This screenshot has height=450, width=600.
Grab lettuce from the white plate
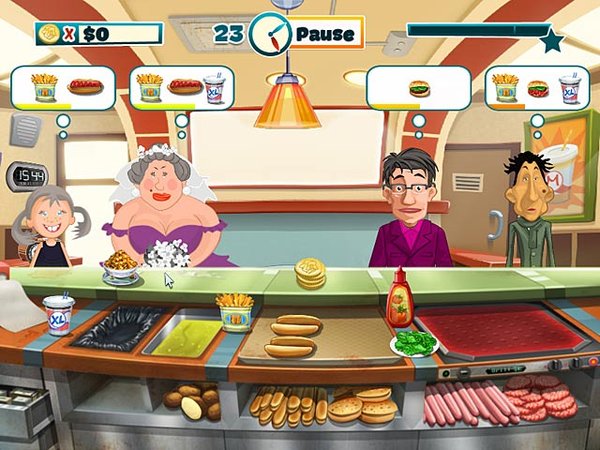point(415,343)
